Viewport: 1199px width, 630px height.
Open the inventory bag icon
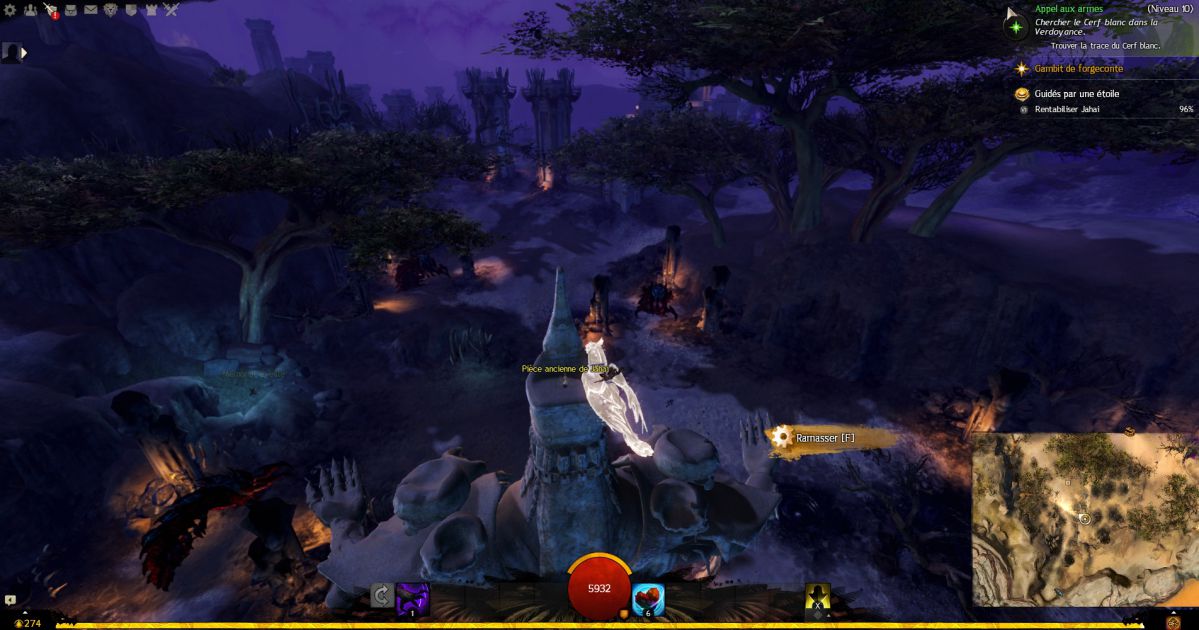pyautogui.click(x=71, y=10)
